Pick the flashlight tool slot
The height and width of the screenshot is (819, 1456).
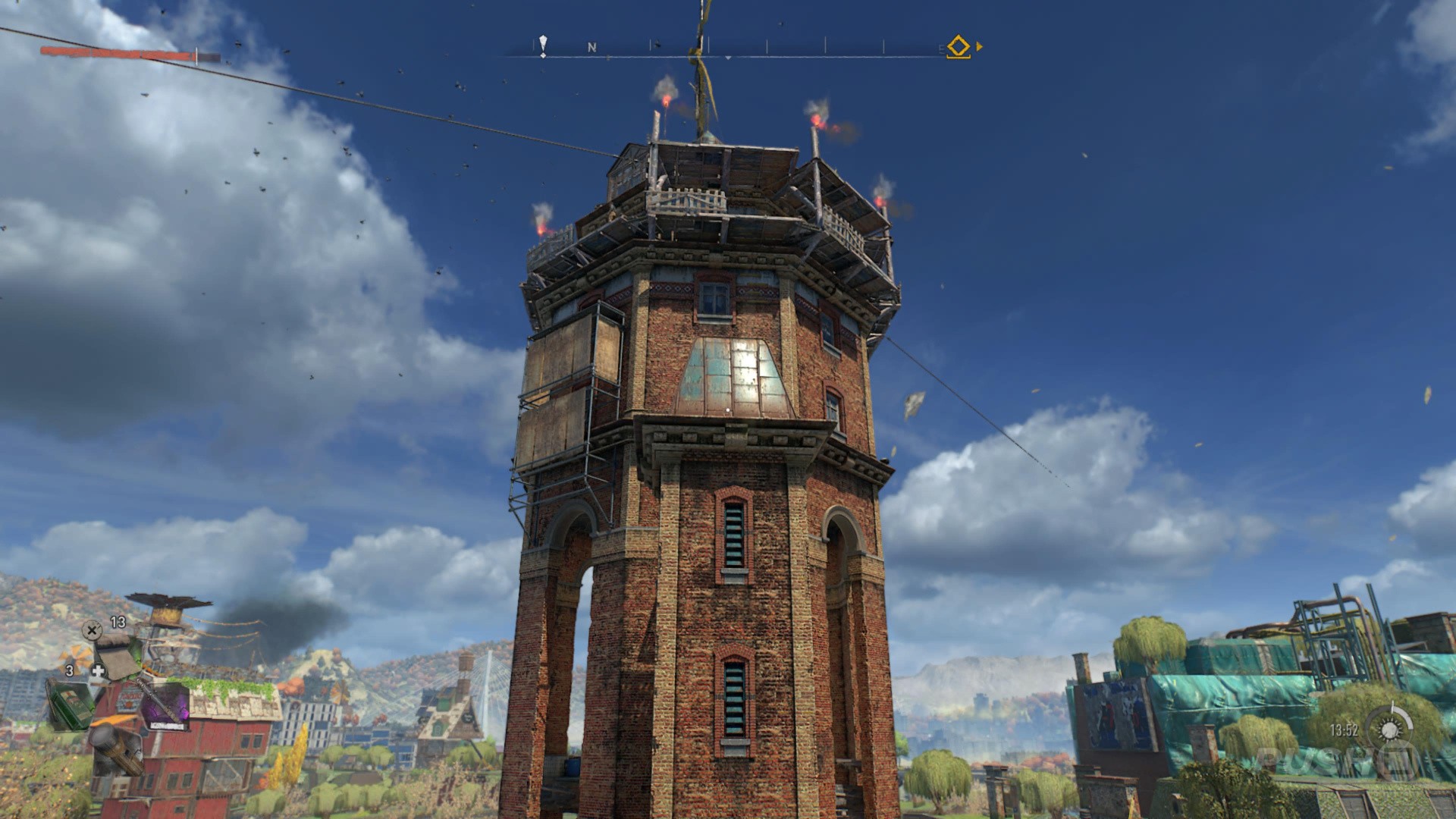click(118, 749)
